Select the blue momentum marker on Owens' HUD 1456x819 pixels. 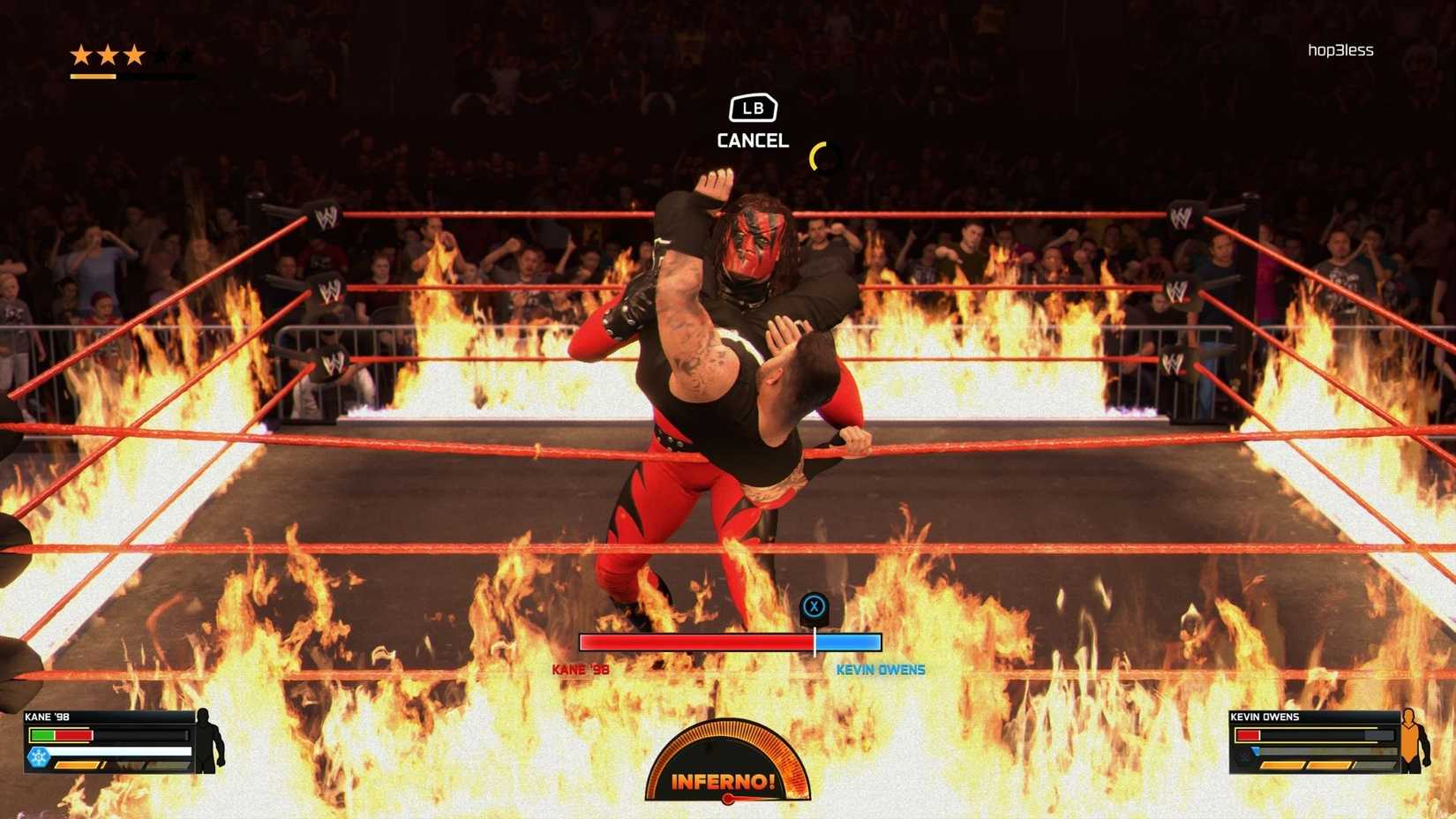tap(1255, 751)
